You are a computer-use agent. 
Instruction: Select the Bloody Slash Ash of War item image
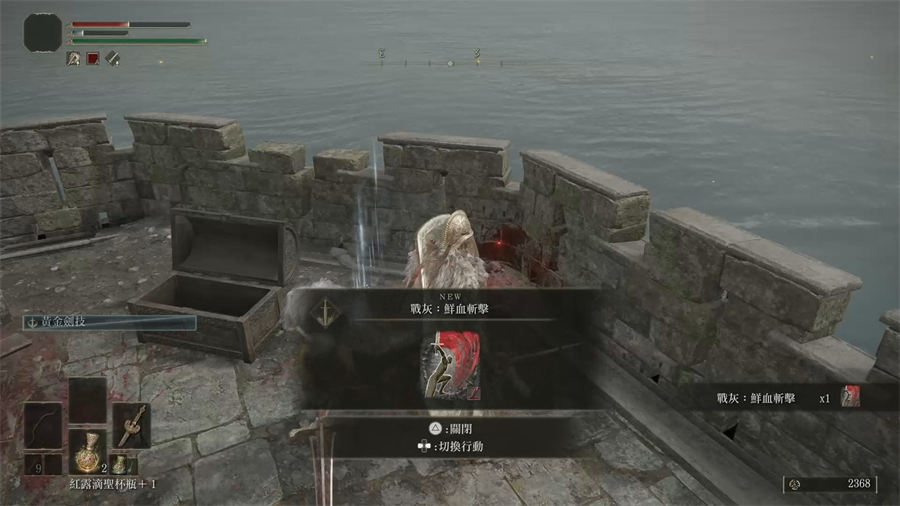[450, 365]
